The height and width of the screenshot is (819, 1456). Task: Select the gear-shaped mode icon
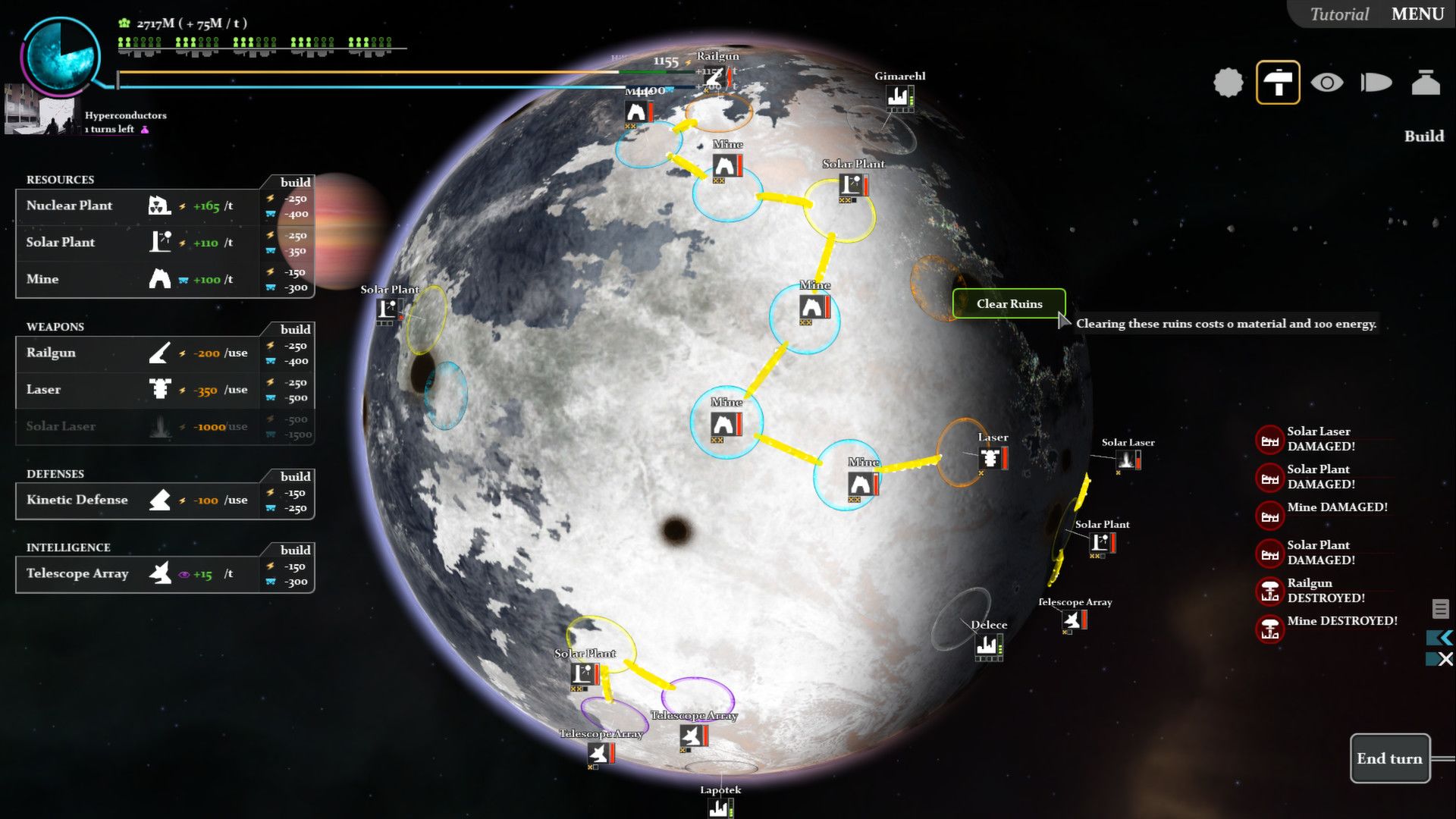click(x=1228, y=82)
